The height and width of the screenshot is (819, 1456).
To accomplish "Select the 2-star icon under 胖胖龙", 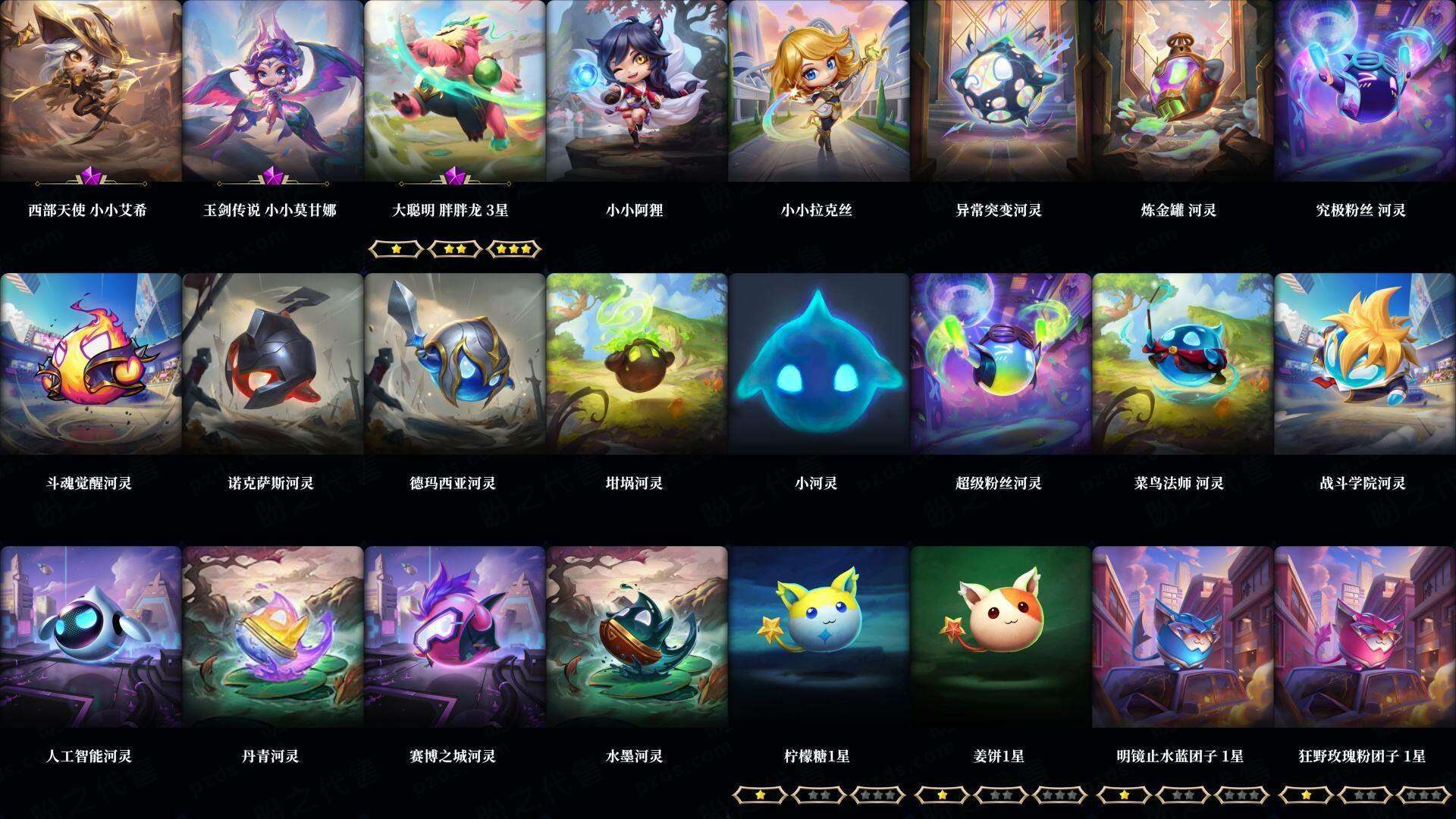I will (x=455, y=249).
